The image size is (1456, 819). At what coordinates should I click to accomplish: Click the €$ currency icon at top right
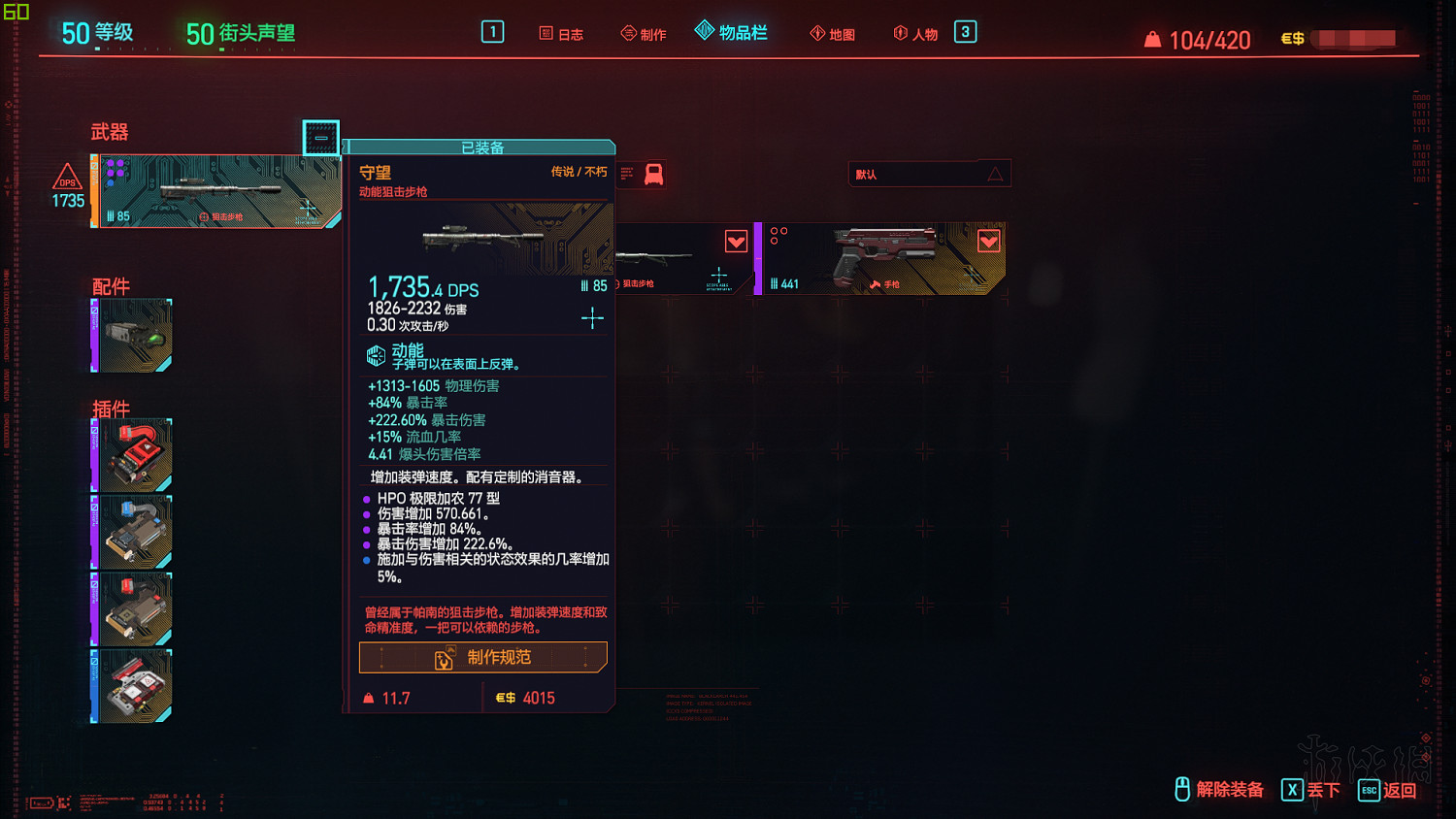point(1293,39)
